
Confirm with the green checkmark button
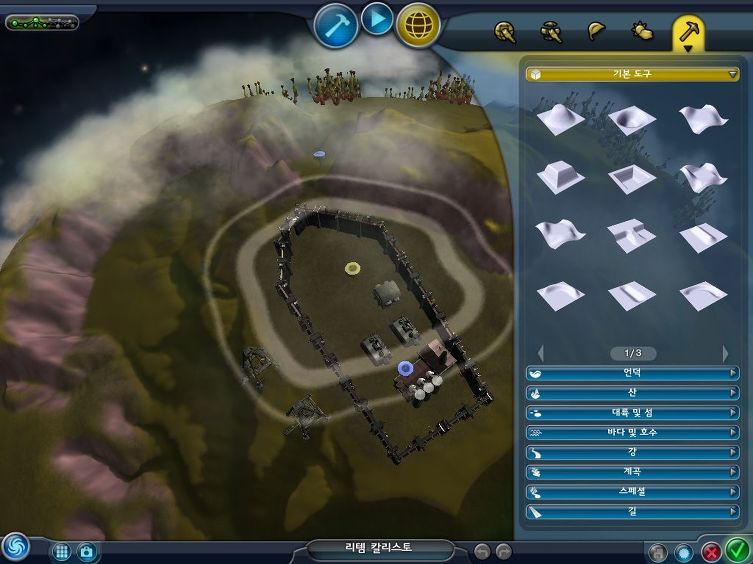pos(737,550)
